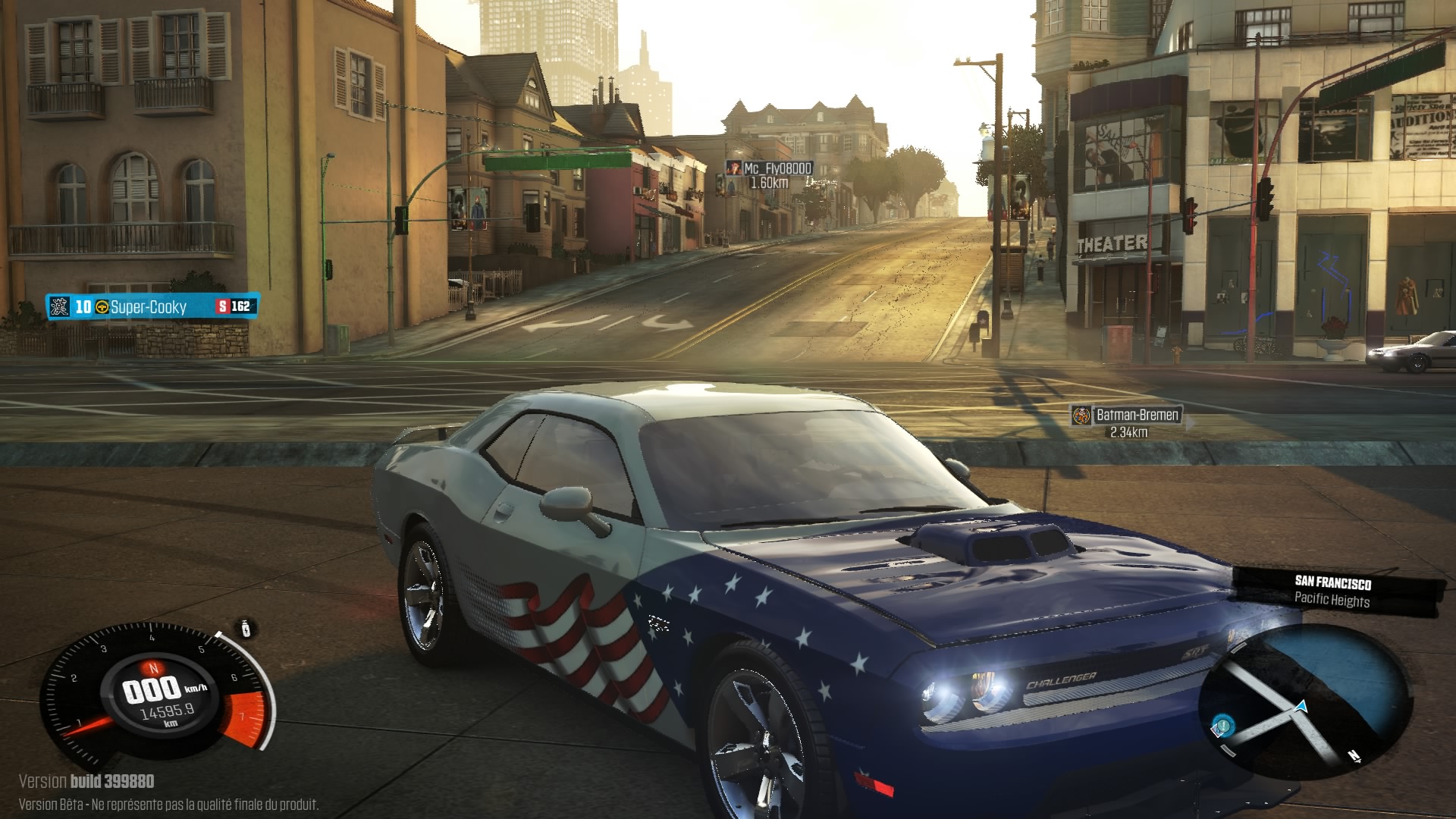The height and width of the screenshot is (819, 1456).
Task: Click the blue marker icon on minimap
Action: 1222,725
